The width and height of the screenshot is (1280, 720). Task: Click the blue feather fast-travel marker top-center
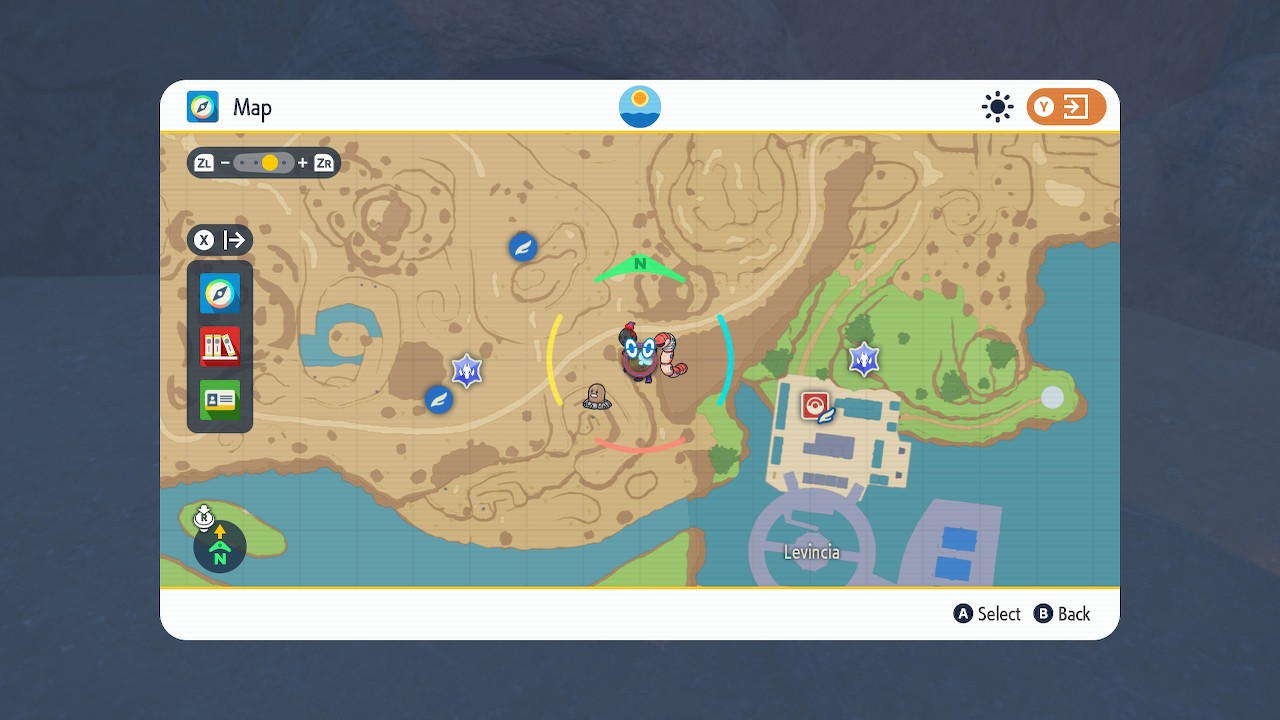[523, 247]
